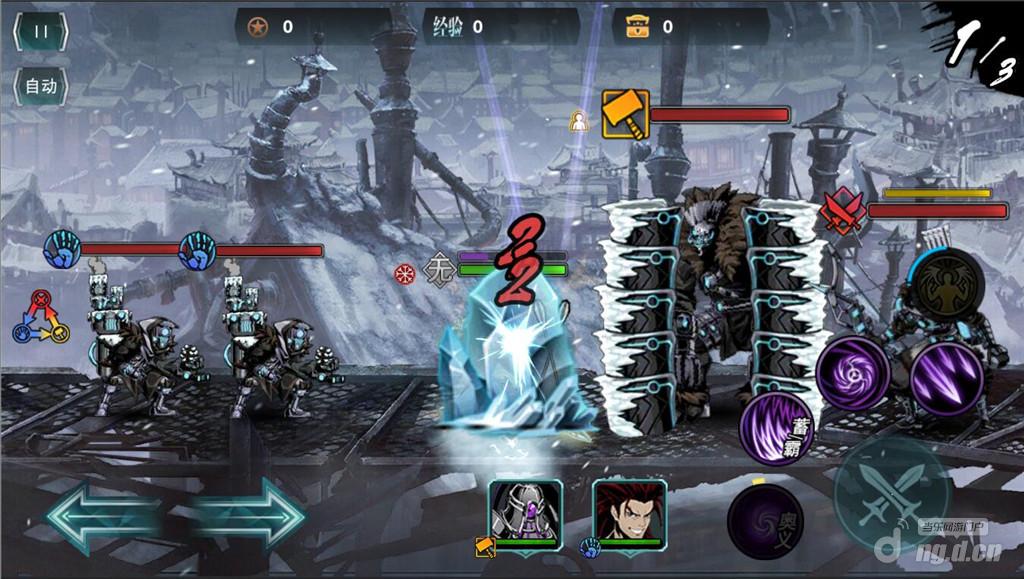Click the tri-color element triangle icon
Viewport: 1024px width, 579px height.
[40, 317]
